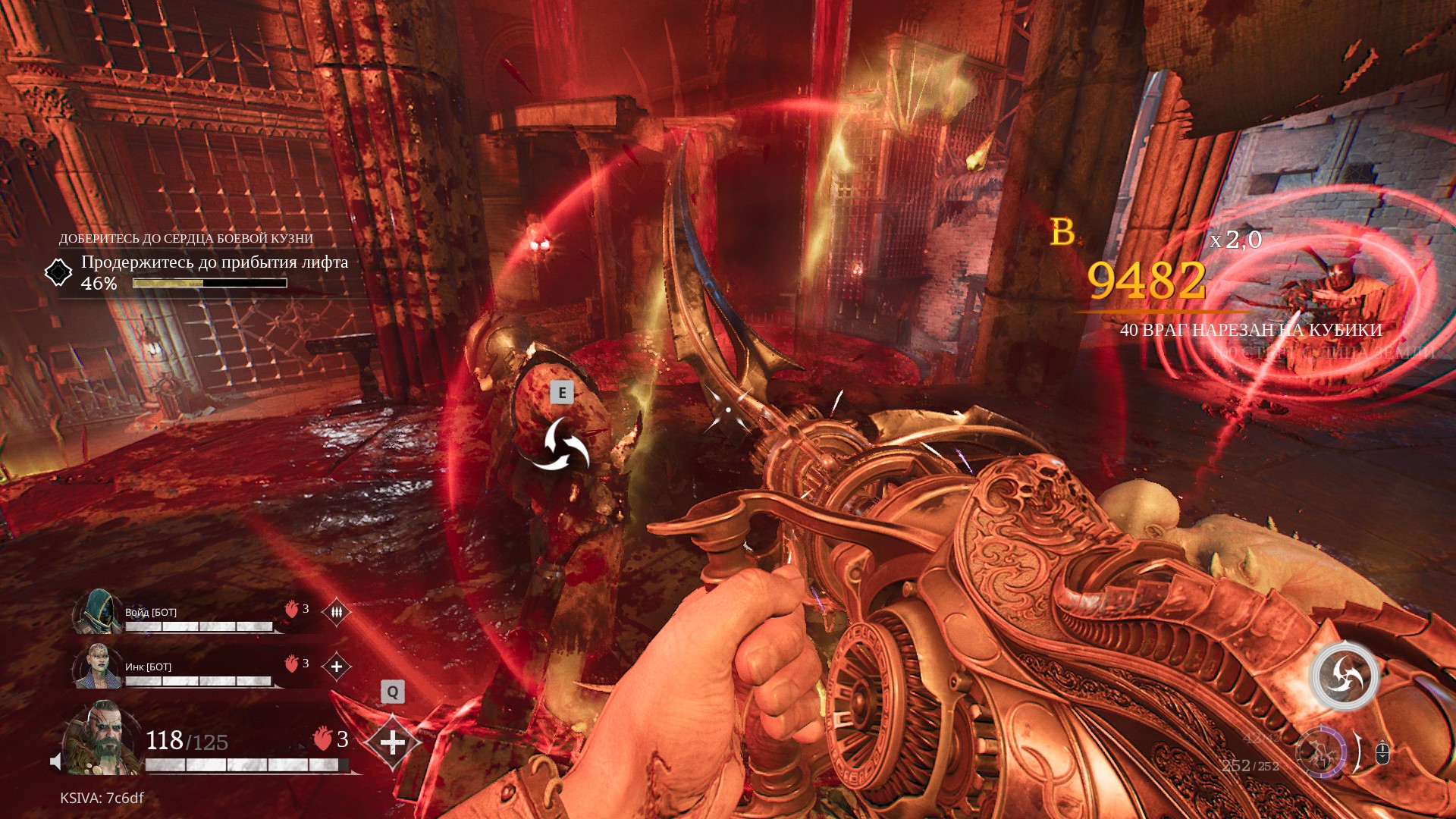Click the objective tracker diamond icon

pos(58,272)
